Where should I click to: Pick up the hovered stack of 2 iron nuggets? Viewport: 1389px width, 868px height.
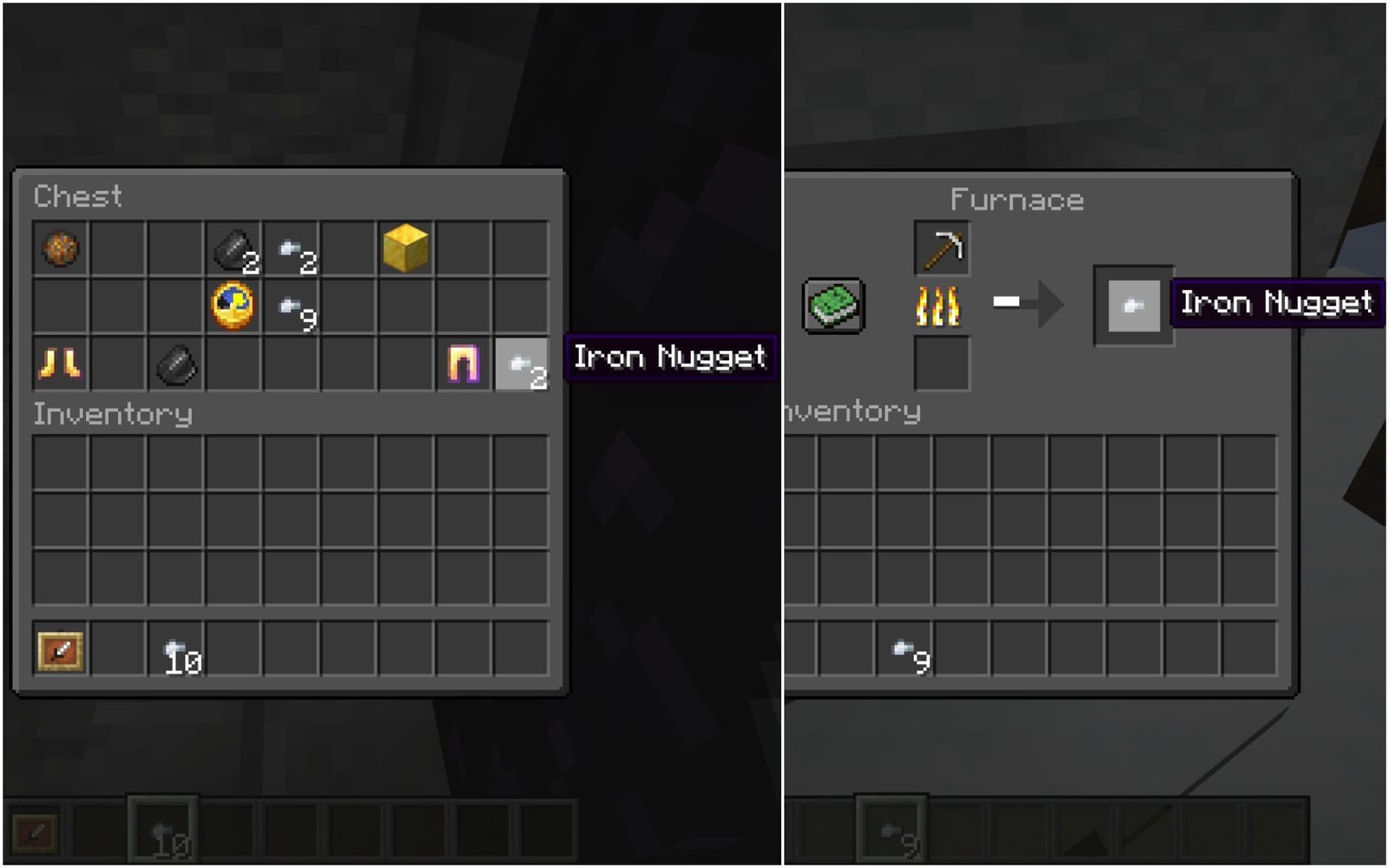coord(523,365)
